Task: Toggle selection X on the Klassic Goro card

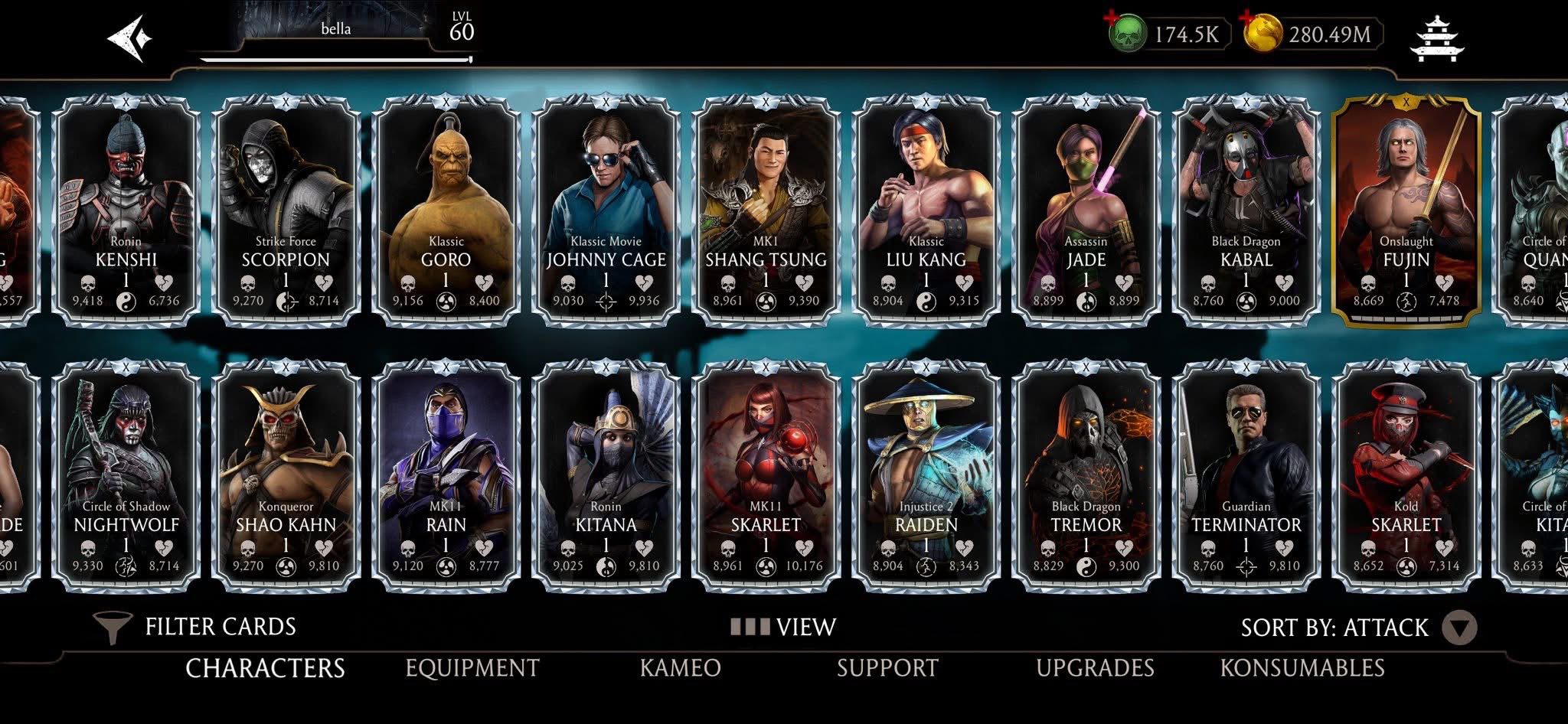Action: point(446,99)
